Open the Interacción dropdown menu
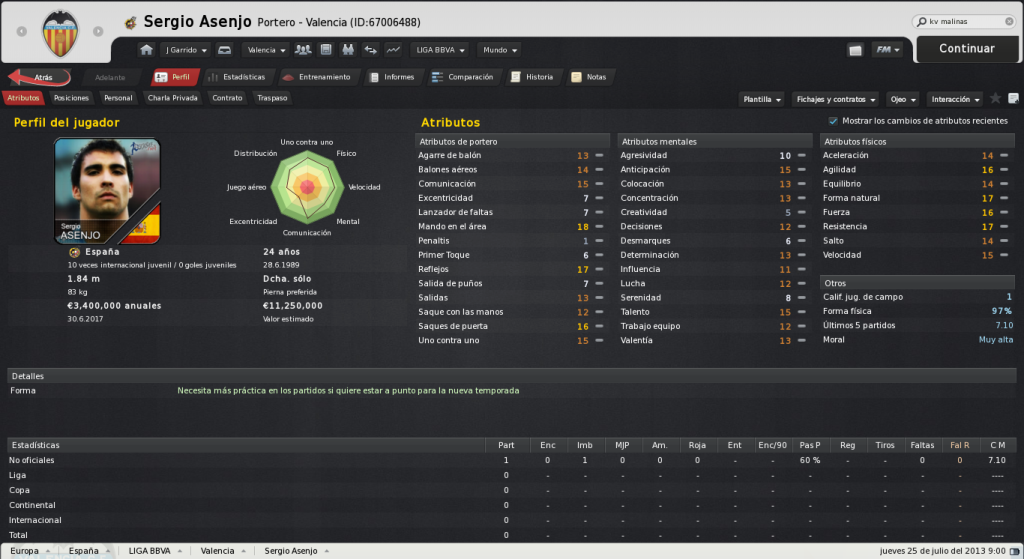 pos(954,99)
